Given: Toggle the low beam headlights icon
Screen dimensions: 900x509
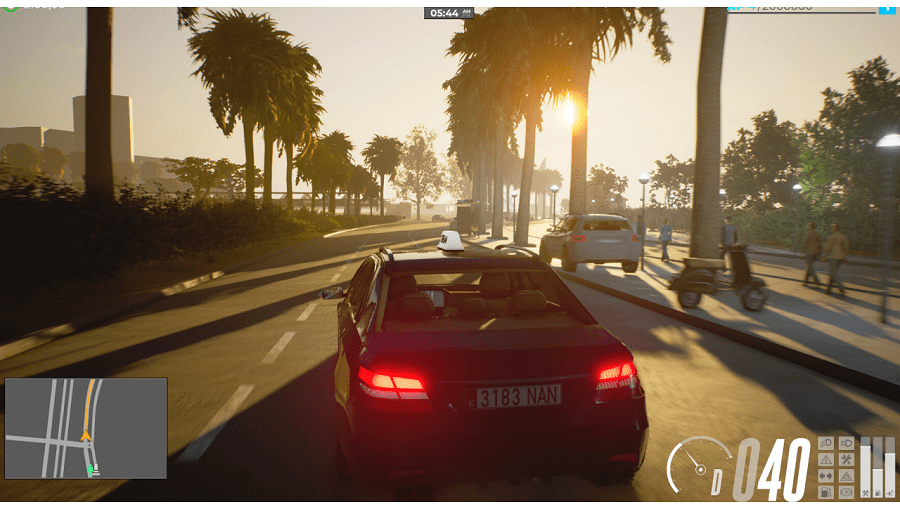Looking at the screenshot, I should 826,443.
